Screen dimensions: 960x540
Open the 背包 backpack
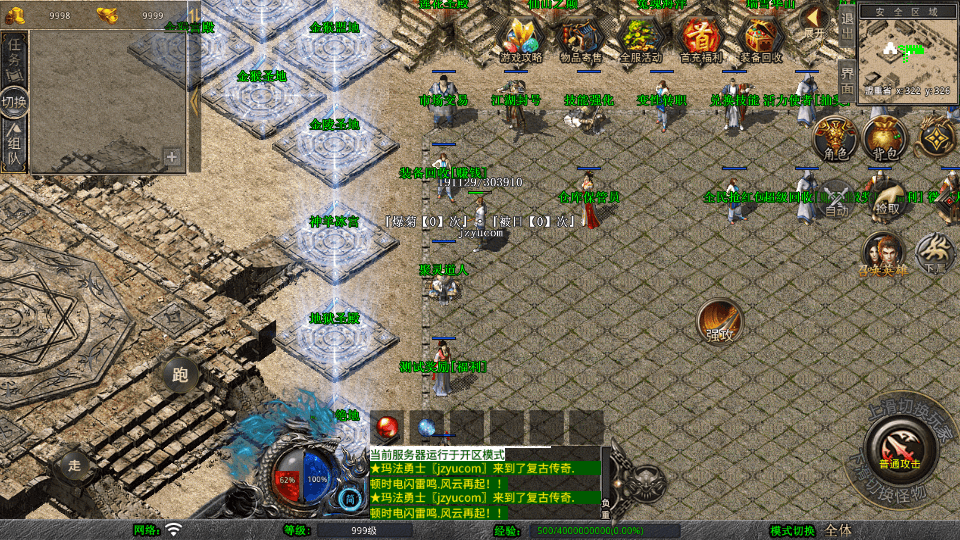click(x=885, y=140)
